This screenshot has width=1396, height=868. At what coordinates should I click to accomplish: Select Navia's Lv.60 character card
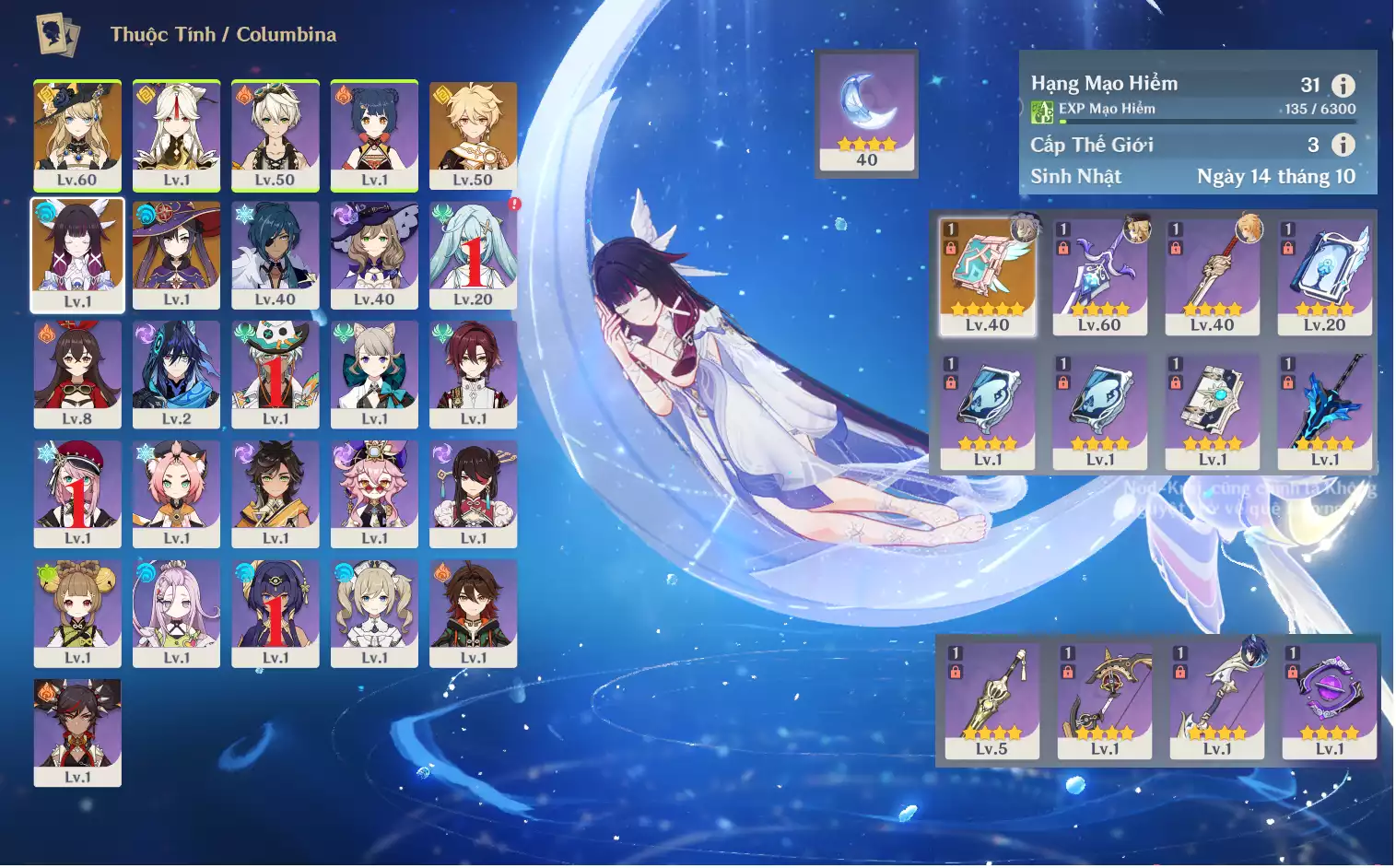(x=77, y=135)
